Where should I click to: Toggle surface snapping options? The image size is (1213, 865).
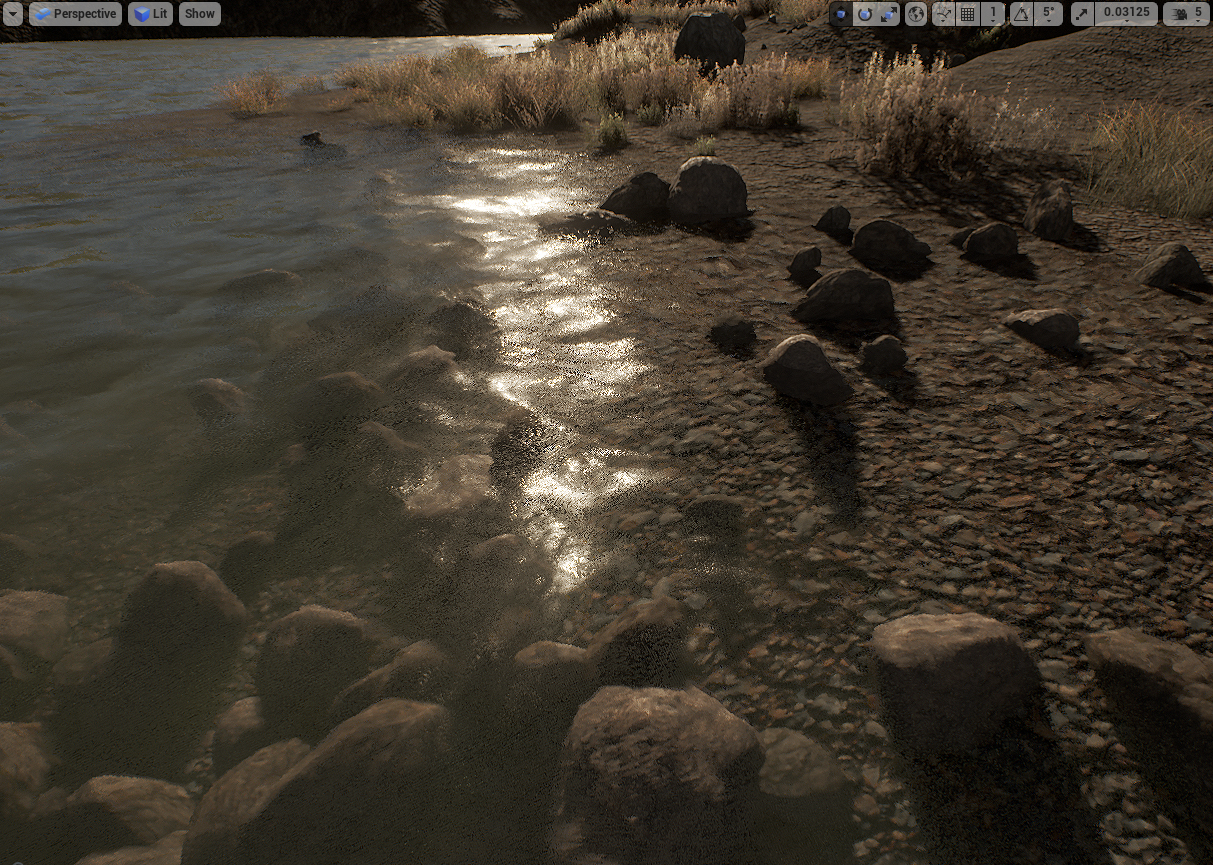943,14
